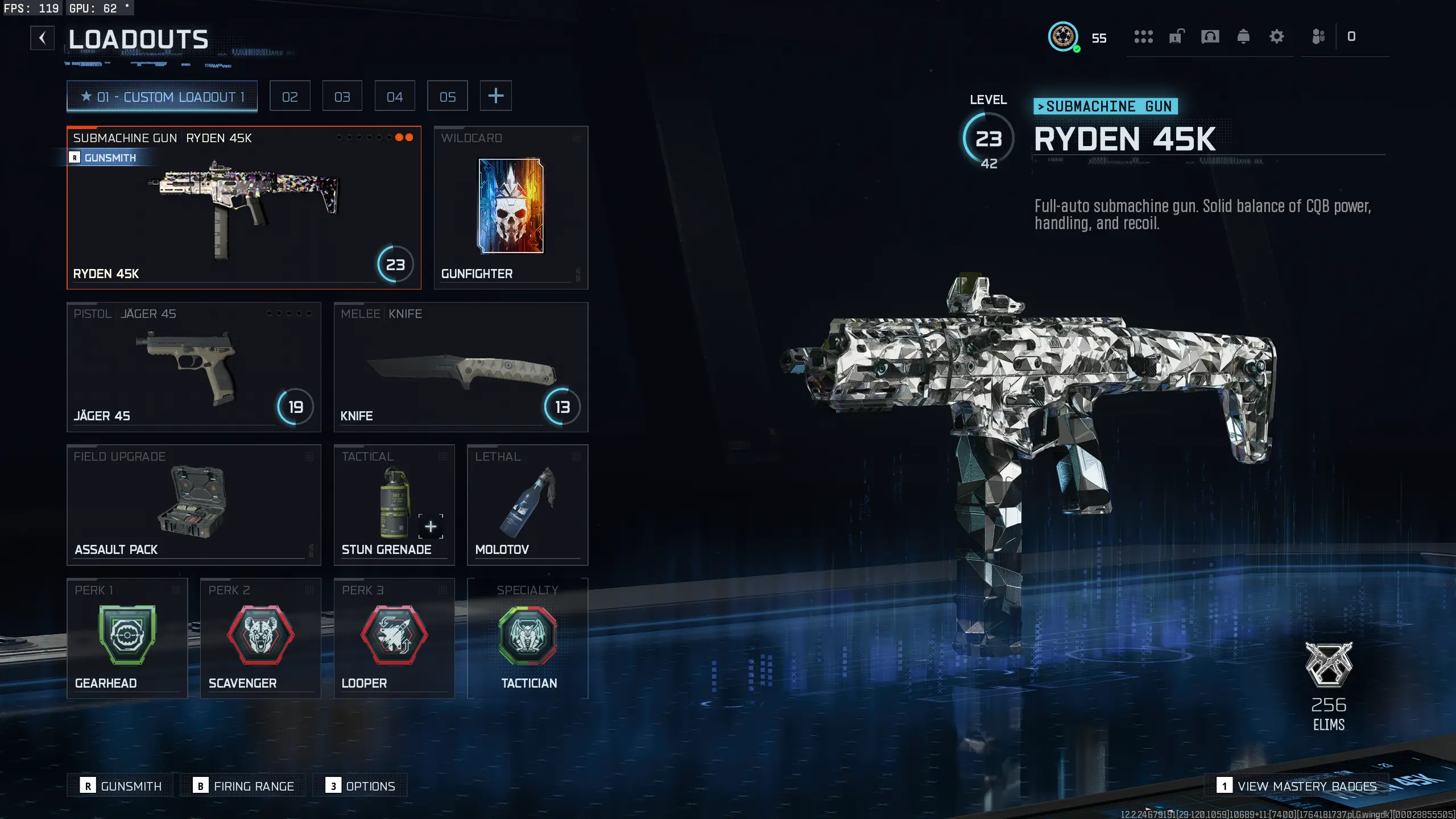Switch to loadout 04
This screenshot has height=819, width=1456.
point(395,96)
